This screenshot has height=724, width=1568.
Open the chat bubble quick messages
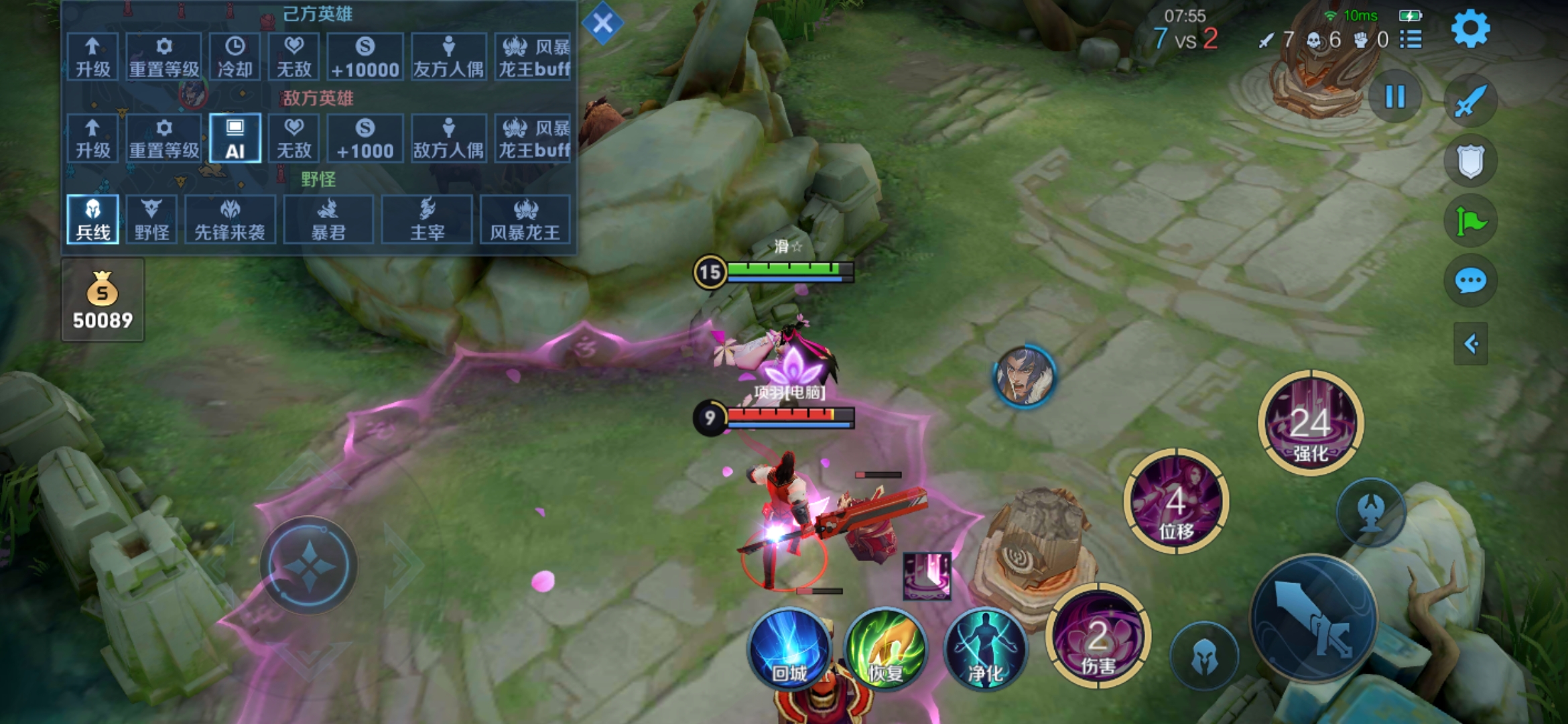1470,281
